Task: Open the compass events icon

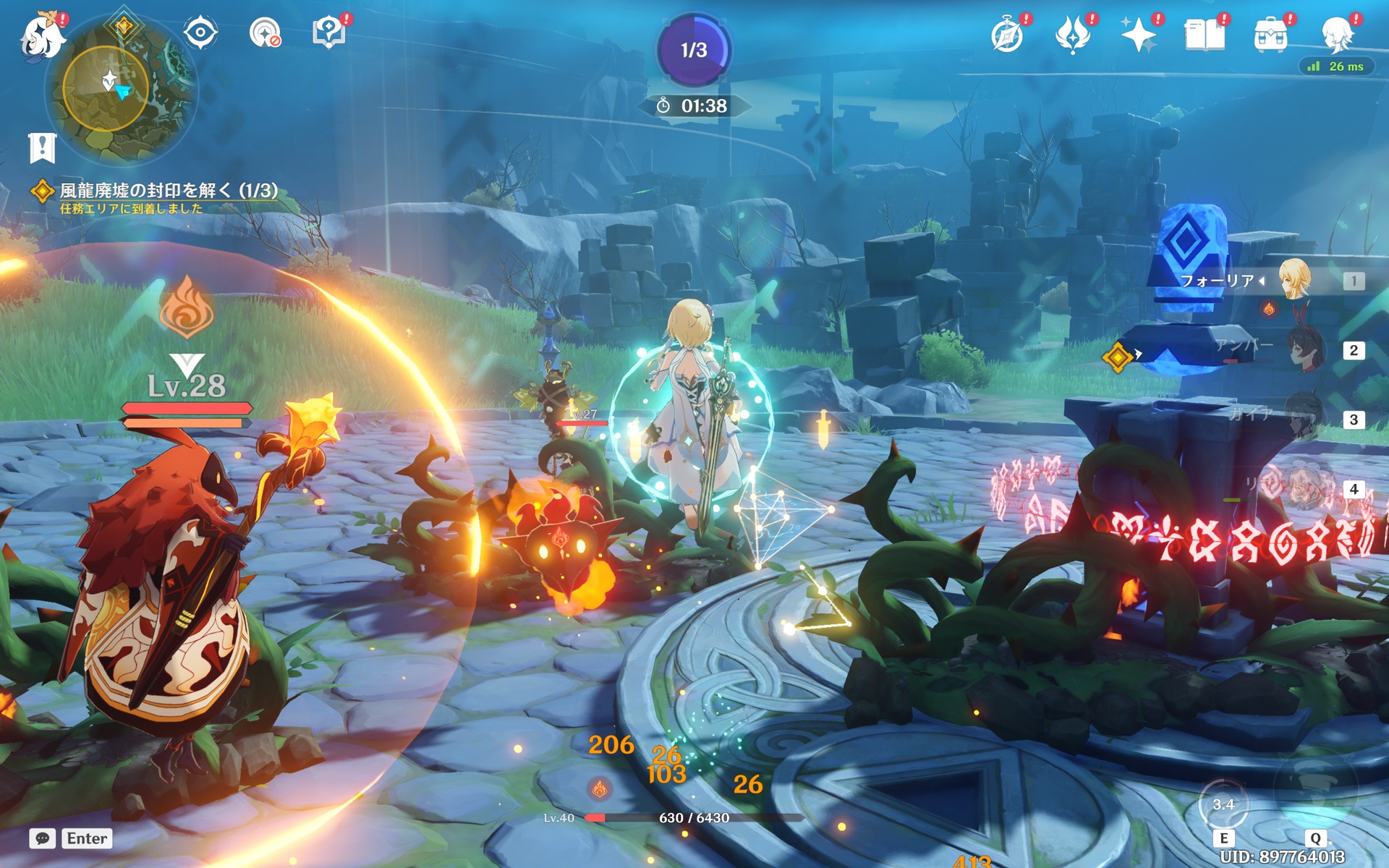Action: tap(1007, 35)
